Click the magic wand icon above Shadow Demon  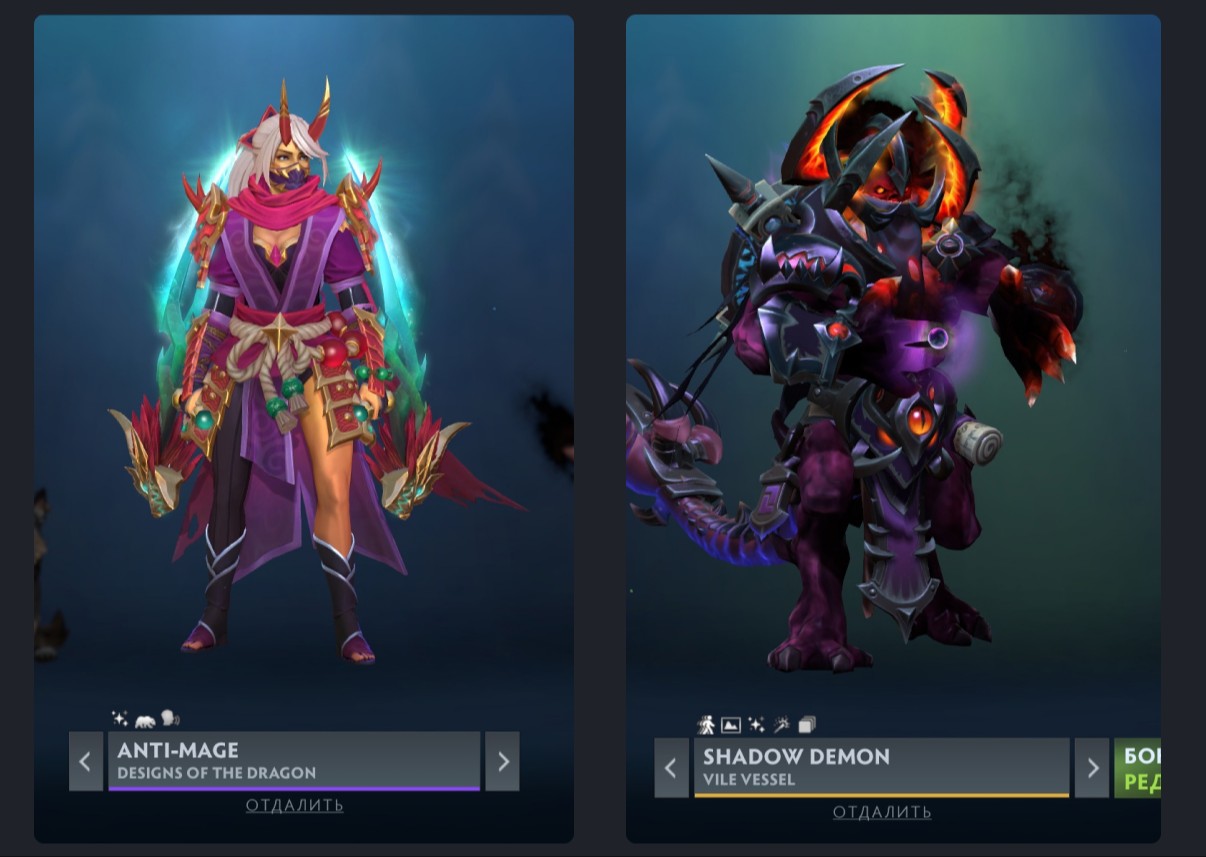click(781, 724)
